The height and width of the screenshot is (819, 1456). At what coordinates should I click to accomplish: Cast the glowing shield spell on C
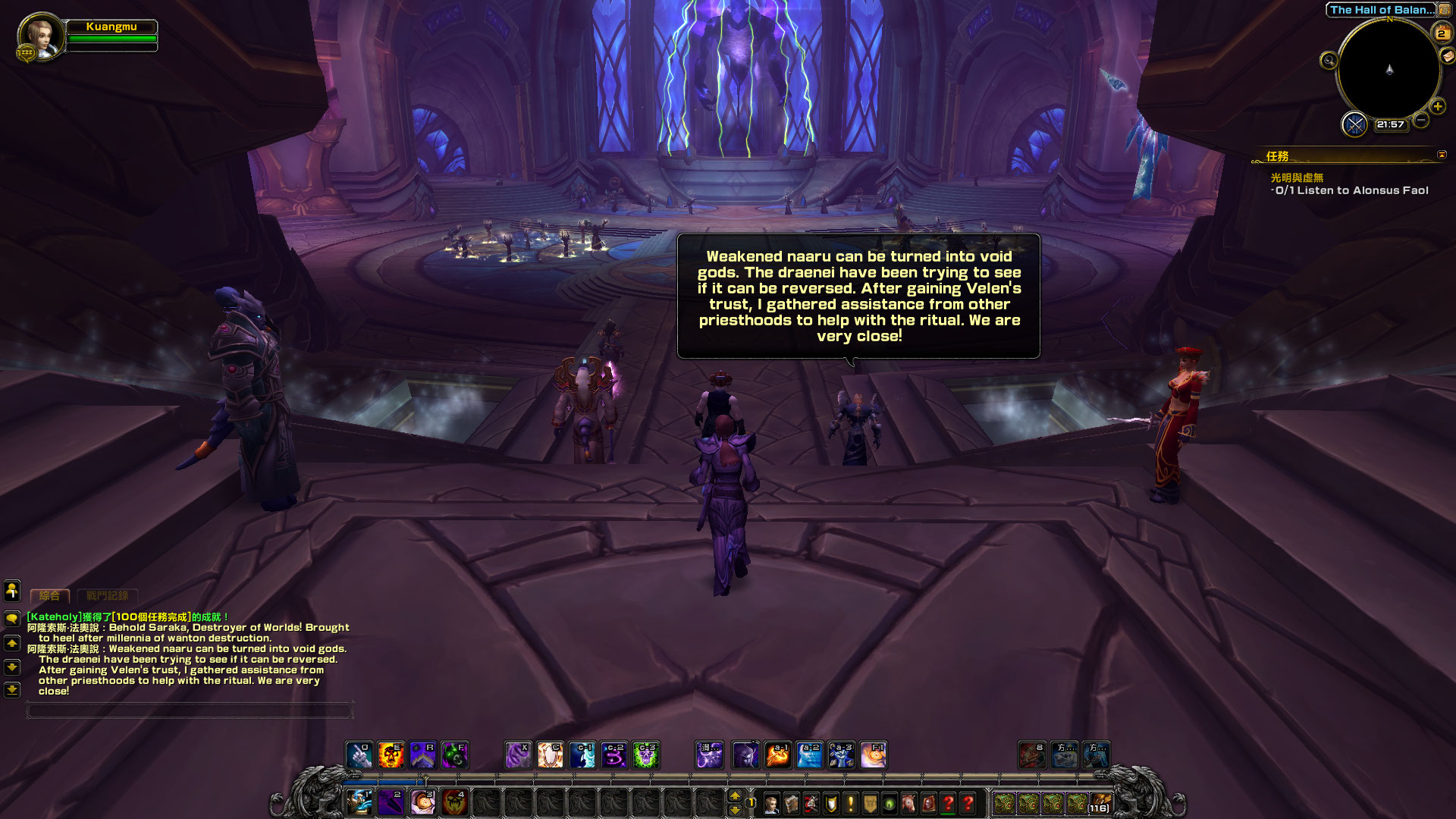[551, 755]
